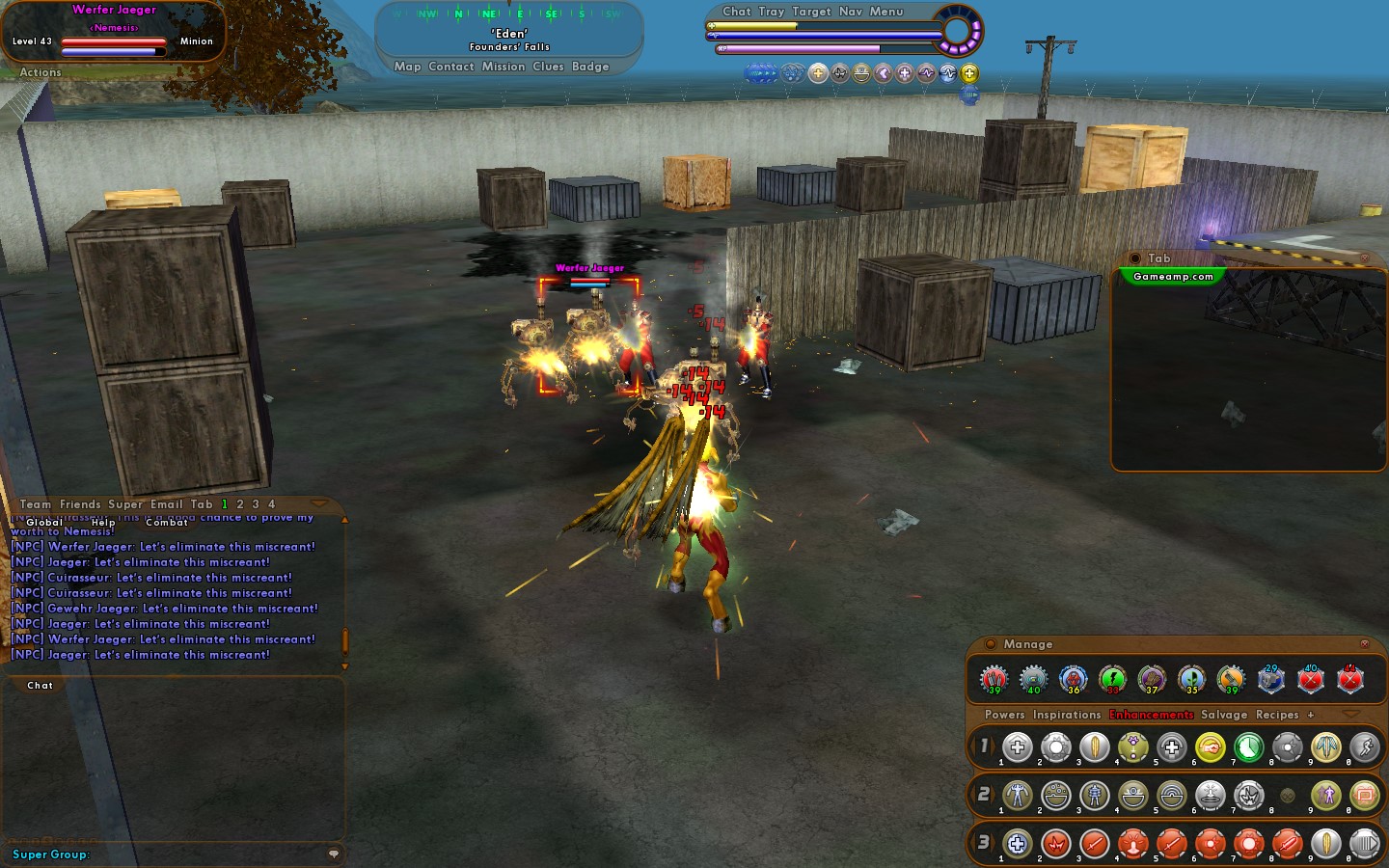This screenshot has width=1389, height=868.
Task: Click Actions under the target window
Action: coord(41,72)
